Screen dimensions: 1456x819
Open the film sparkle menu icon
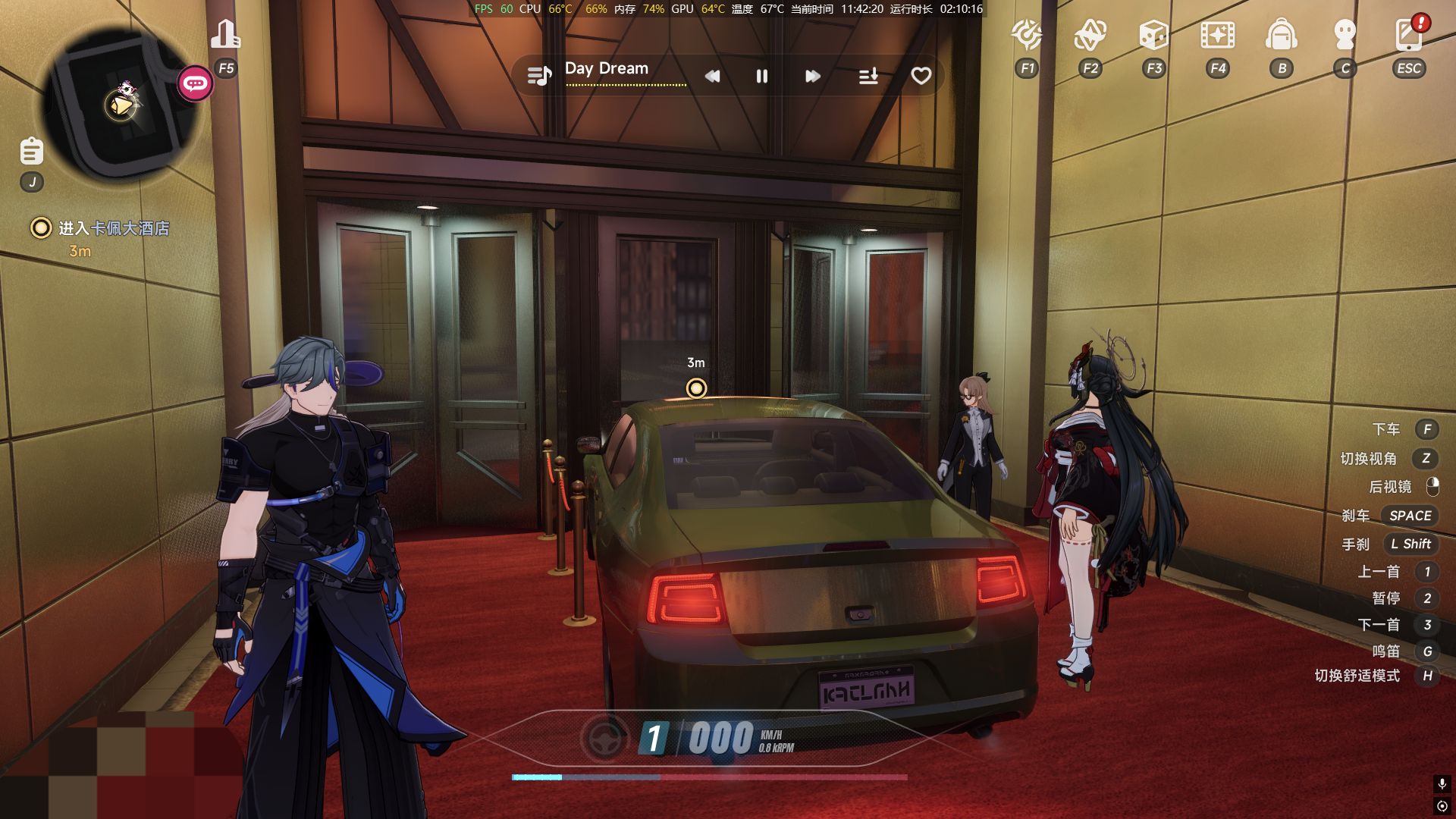pos(1217,35)
